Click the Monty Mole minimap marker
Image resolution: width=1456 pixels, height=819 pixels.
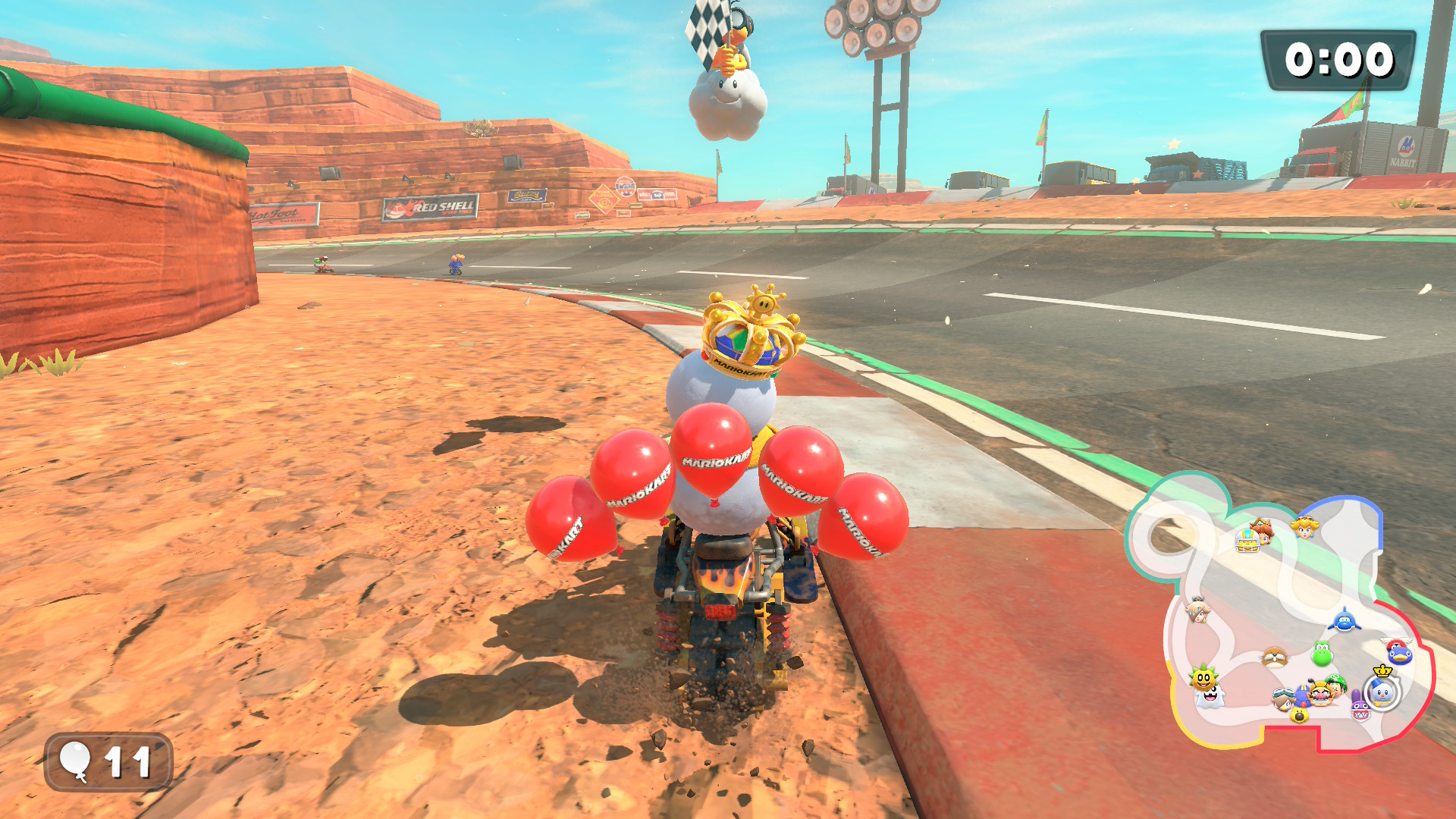click(1274, 656)
